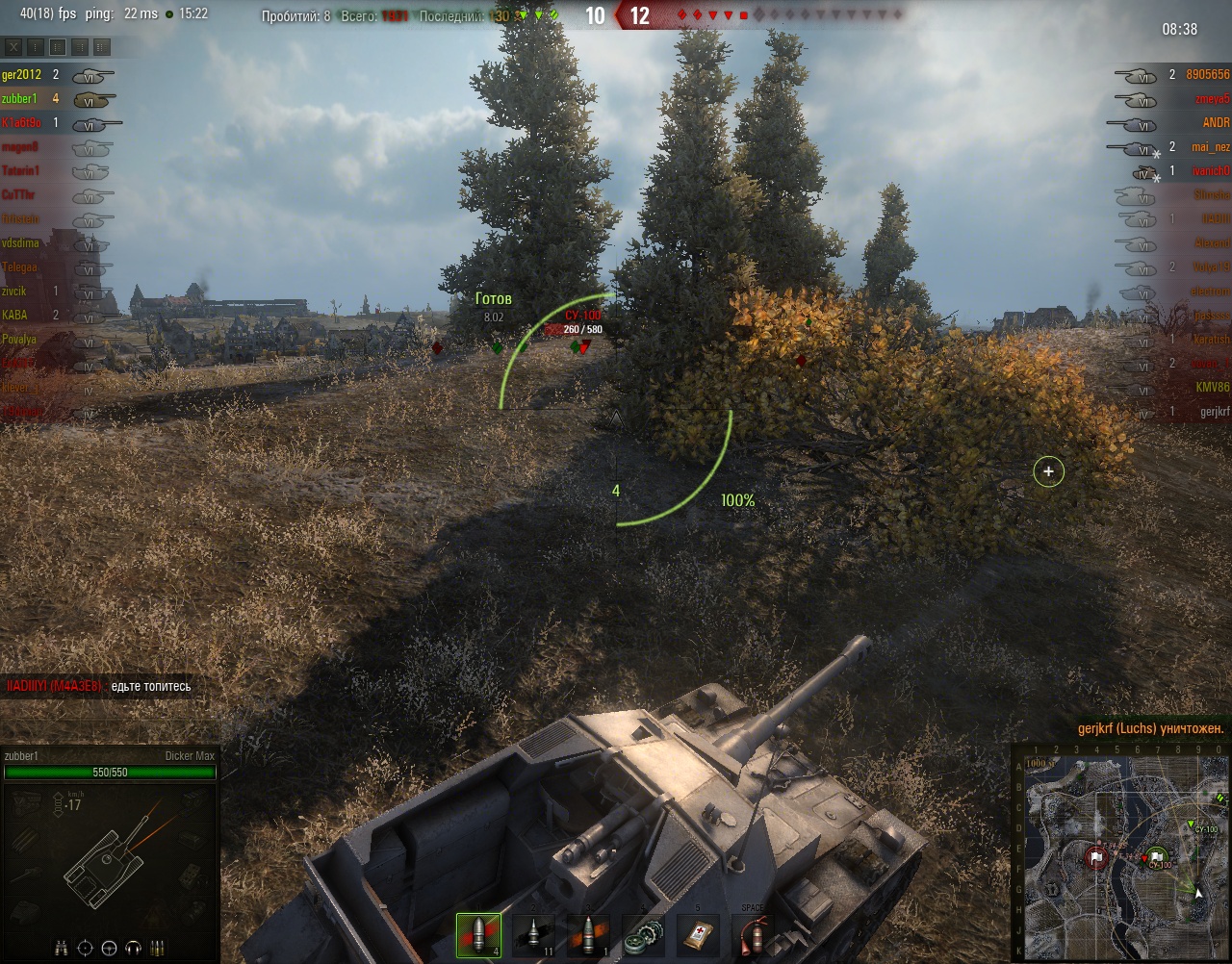
Task: Click the headphones radio operator icon
Action: point(133,948)
